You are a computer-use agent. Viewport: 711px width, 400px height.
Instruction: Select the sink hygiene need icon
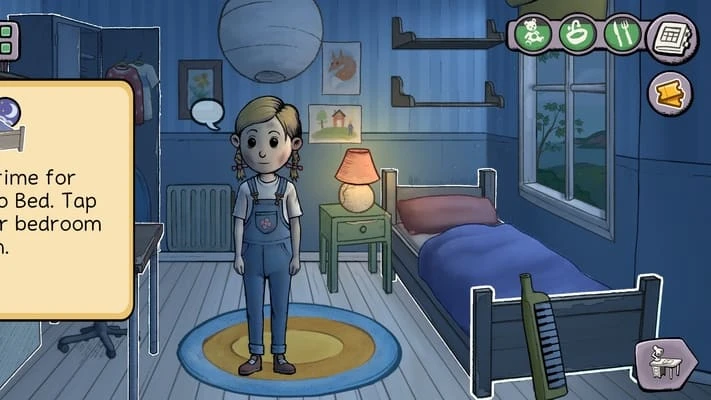pyautogui.click(x=577, y=35)
